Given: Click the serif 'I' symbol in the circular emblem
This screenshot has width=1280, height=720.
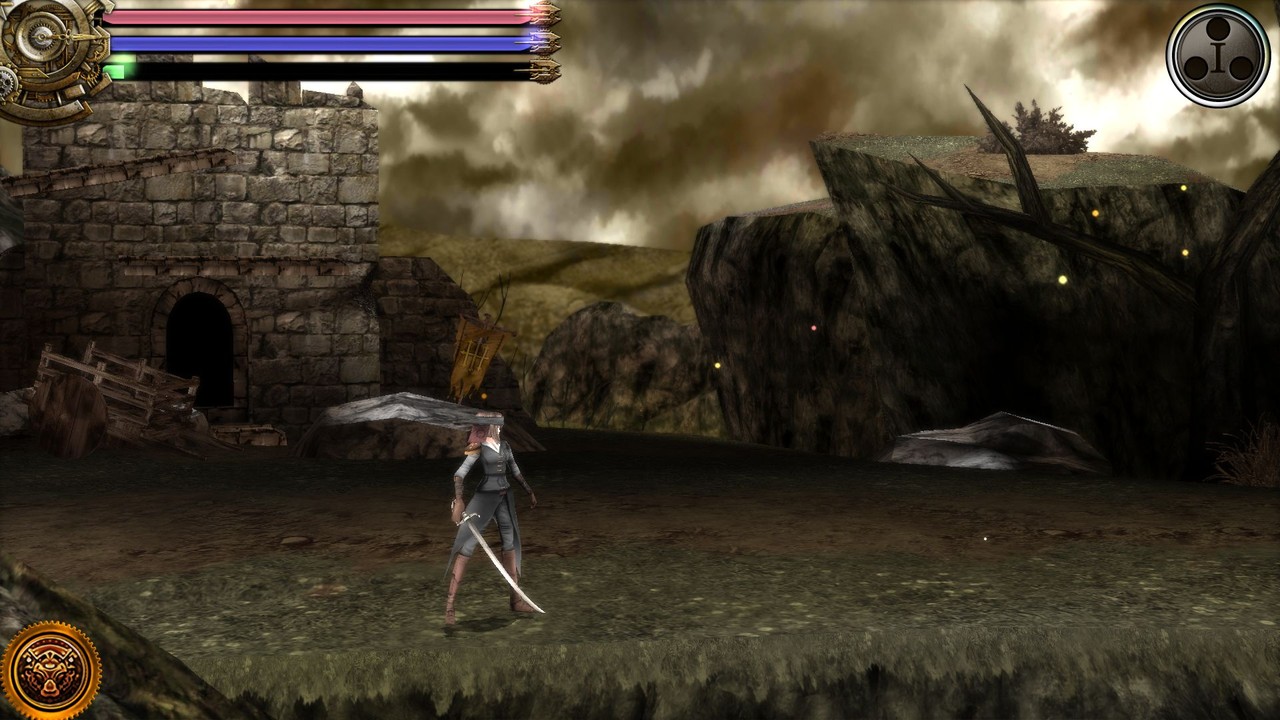Looking at the screenshot, I should pyautogui.click(x=1217, y=56).
